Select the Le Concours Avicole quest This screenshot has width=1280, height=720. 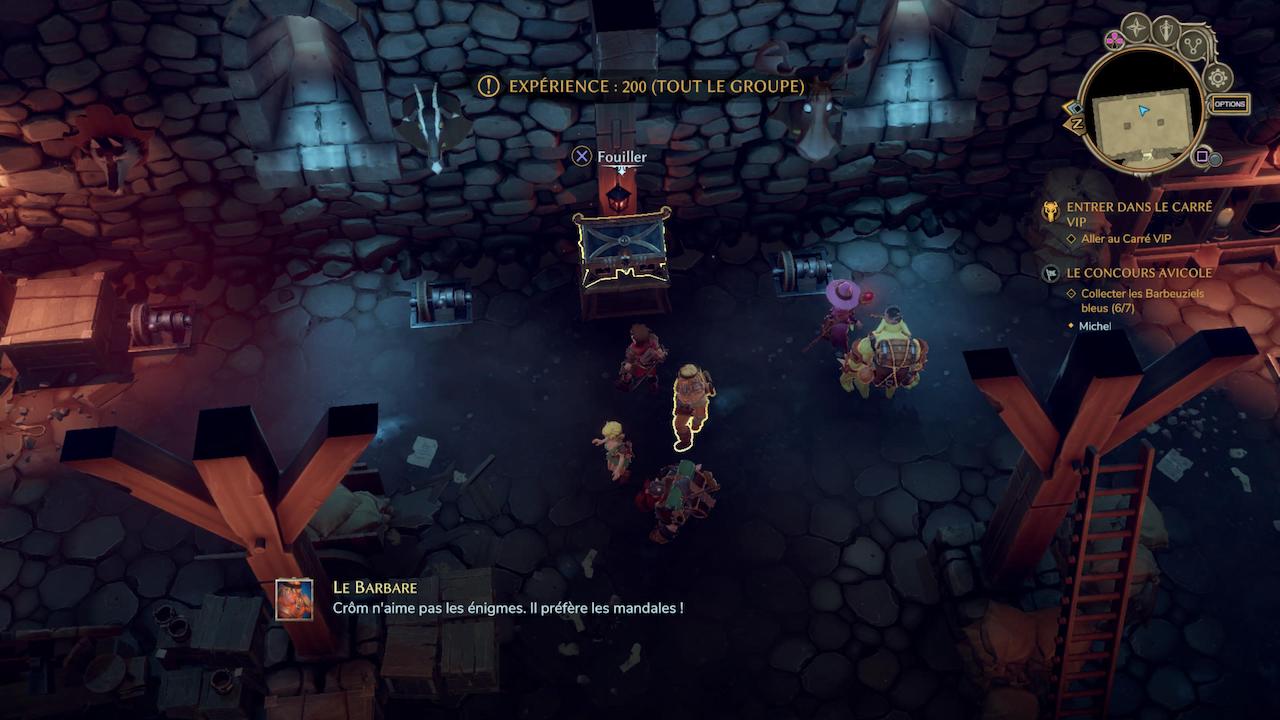[x=1139, y=273]
